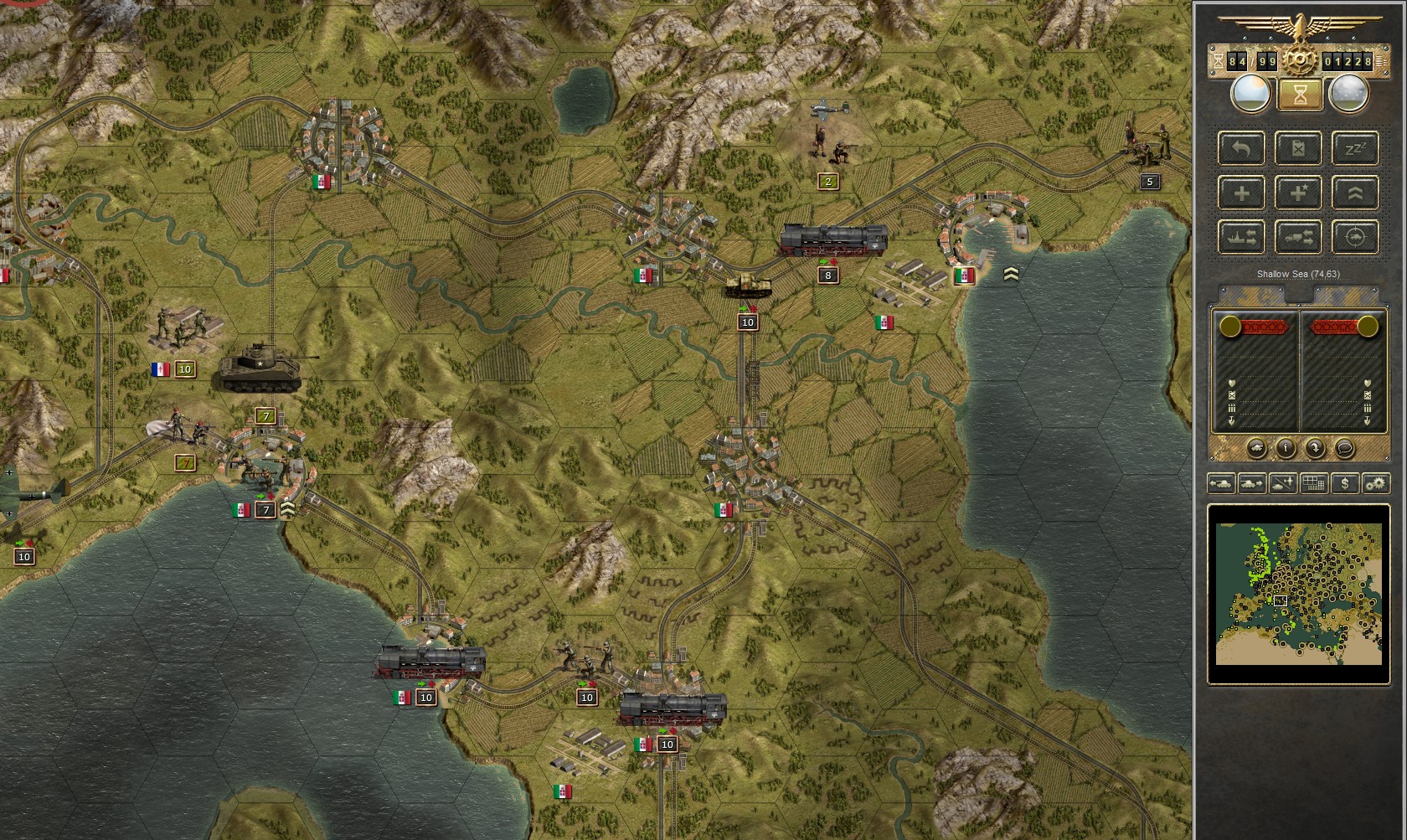Select the Resupply fuel and ammo icon
Screen dimensions: 1407x840
(1298, 148)
